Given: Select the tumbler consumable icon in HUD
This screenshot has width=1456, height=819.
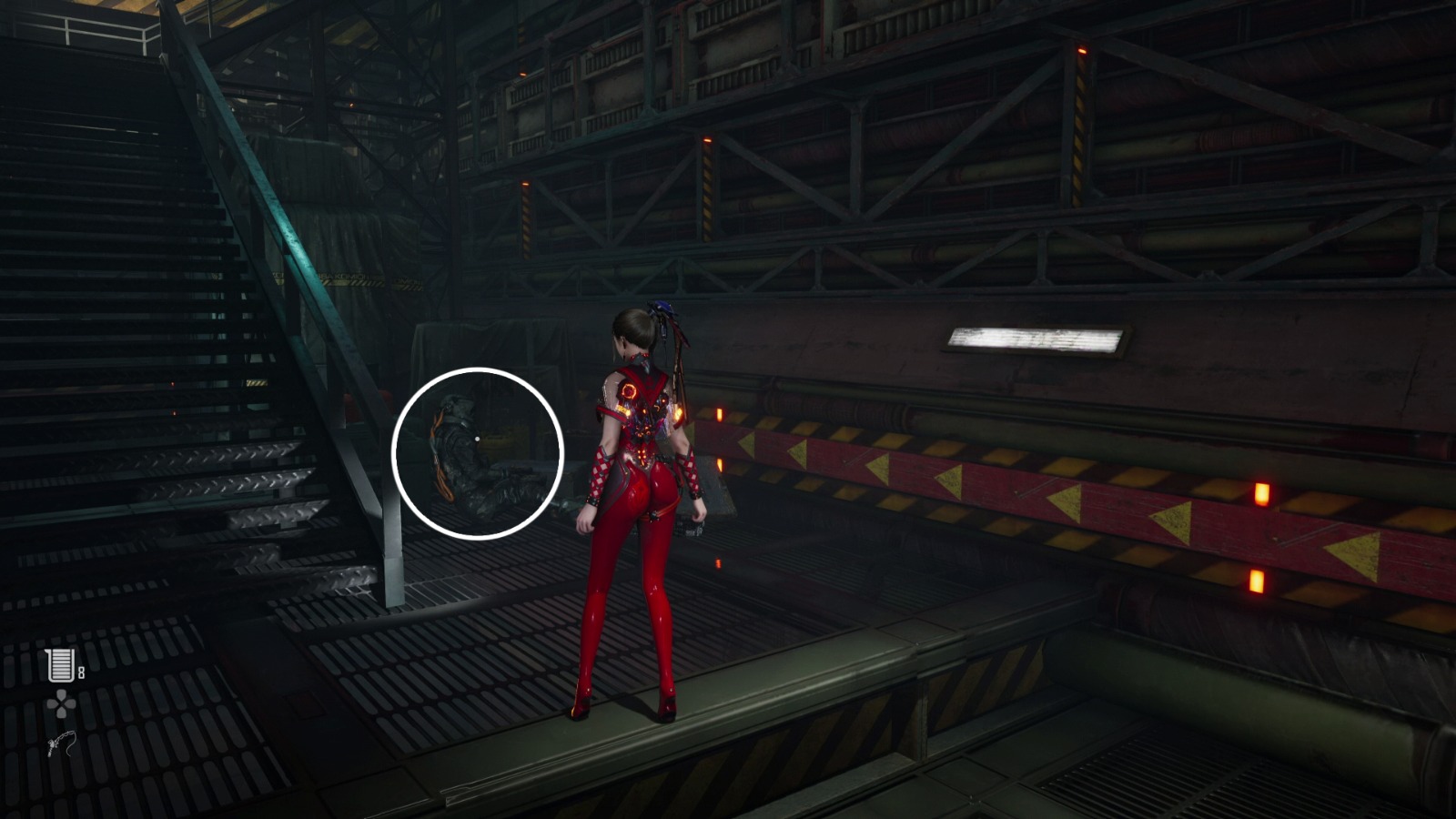Looking at the screenshot, I should [x=61, y=664].
